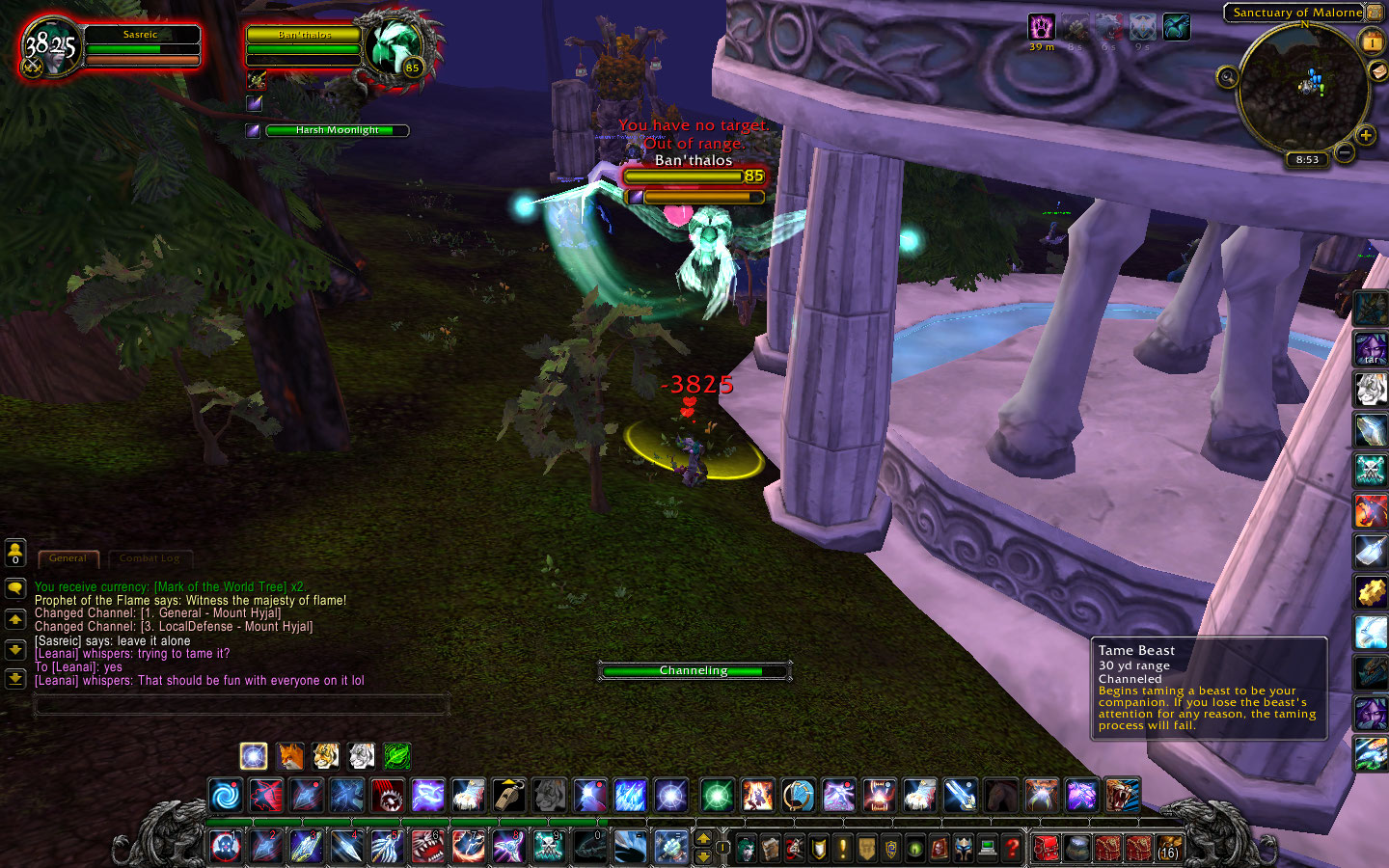Open the social friends list button
The width and height of the screenshot is (1389, 868).
click(x=15, y=553)
